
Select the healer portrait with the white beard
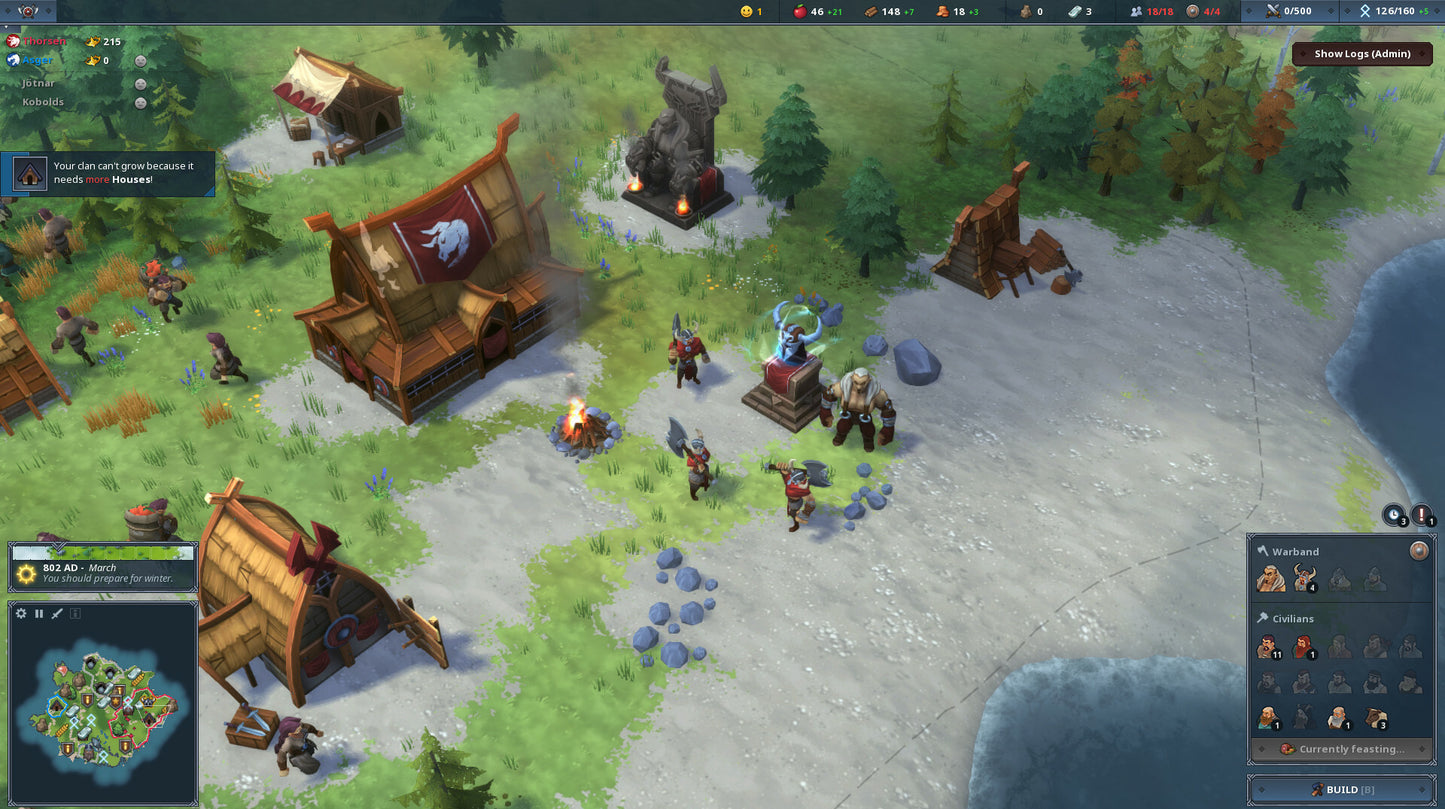click(x=1338, y=716)
